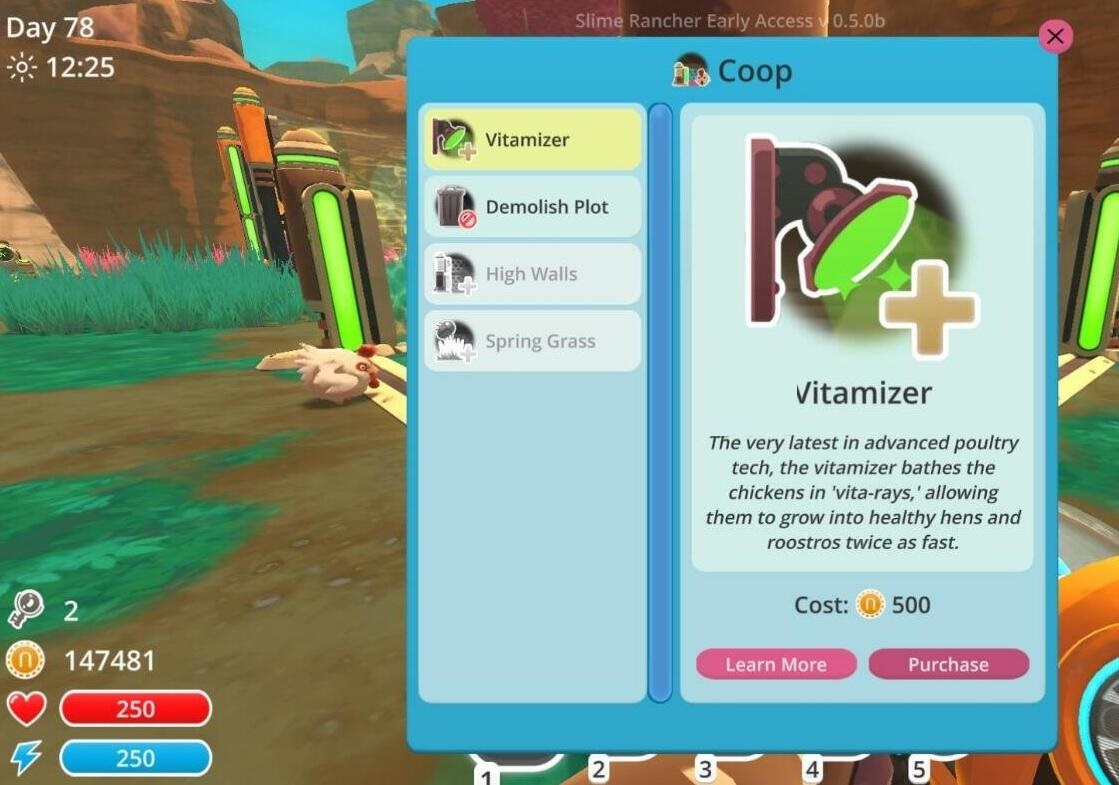Viewport: 1119px width, 785px height.
Task: Pick the Spring Grass upgrade
Action: point(532,341)
